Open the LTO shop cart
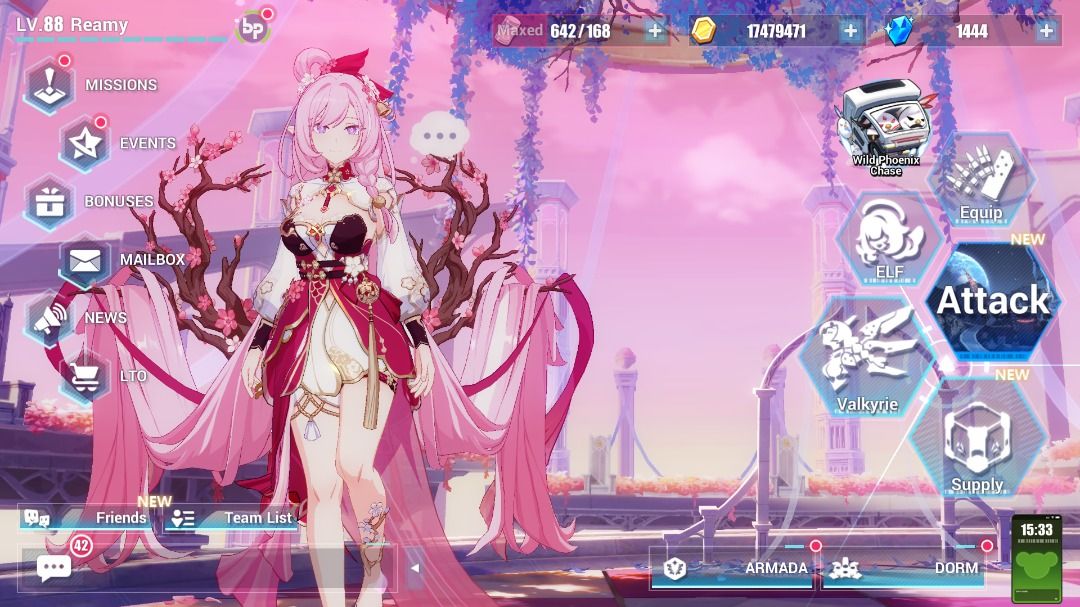This screenshot has height=607, width=1080. pos(85,376)
